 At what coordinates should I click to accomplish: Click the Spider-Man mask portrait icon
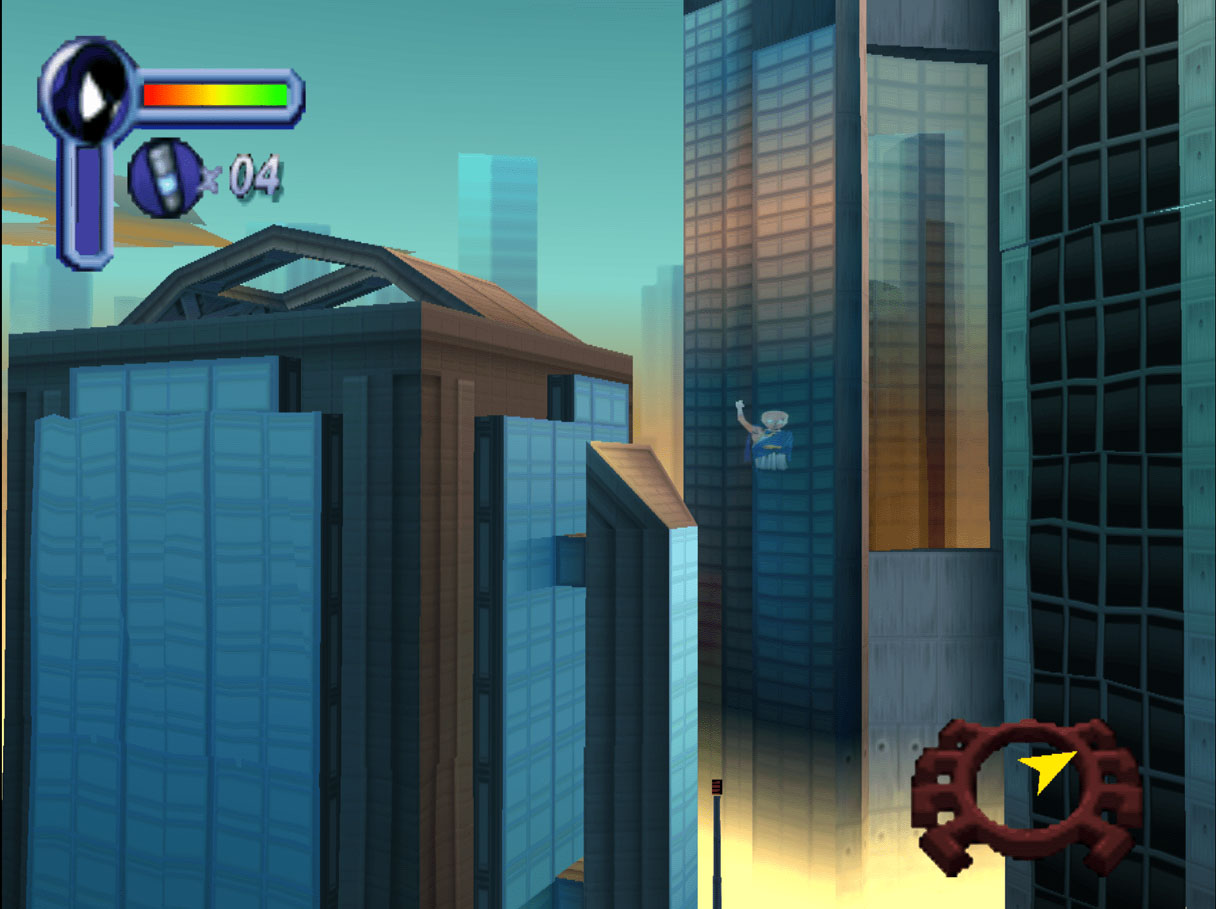point(88,92)
